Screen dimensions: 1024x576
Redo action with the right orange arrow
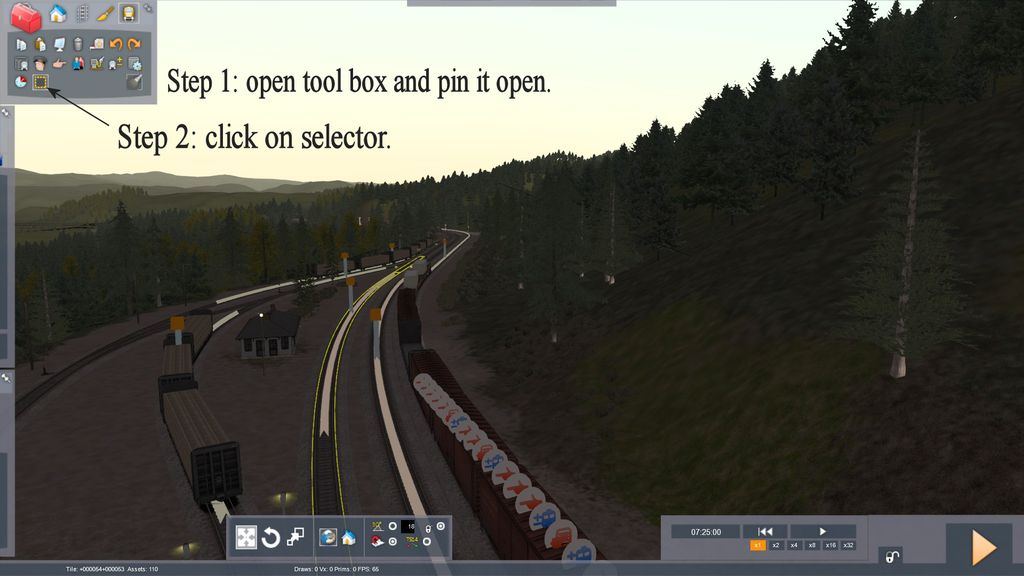(x=133, y=44)
